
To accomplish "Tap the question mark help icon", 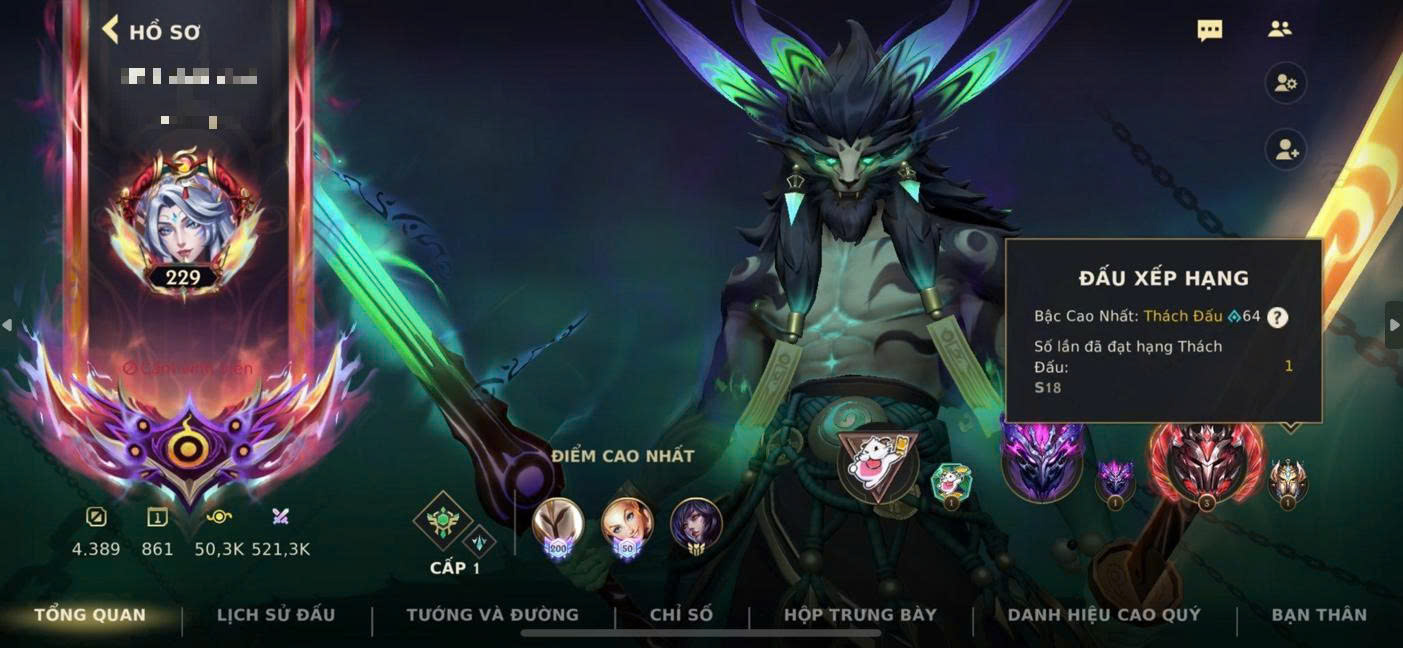I will point(1277,317).
